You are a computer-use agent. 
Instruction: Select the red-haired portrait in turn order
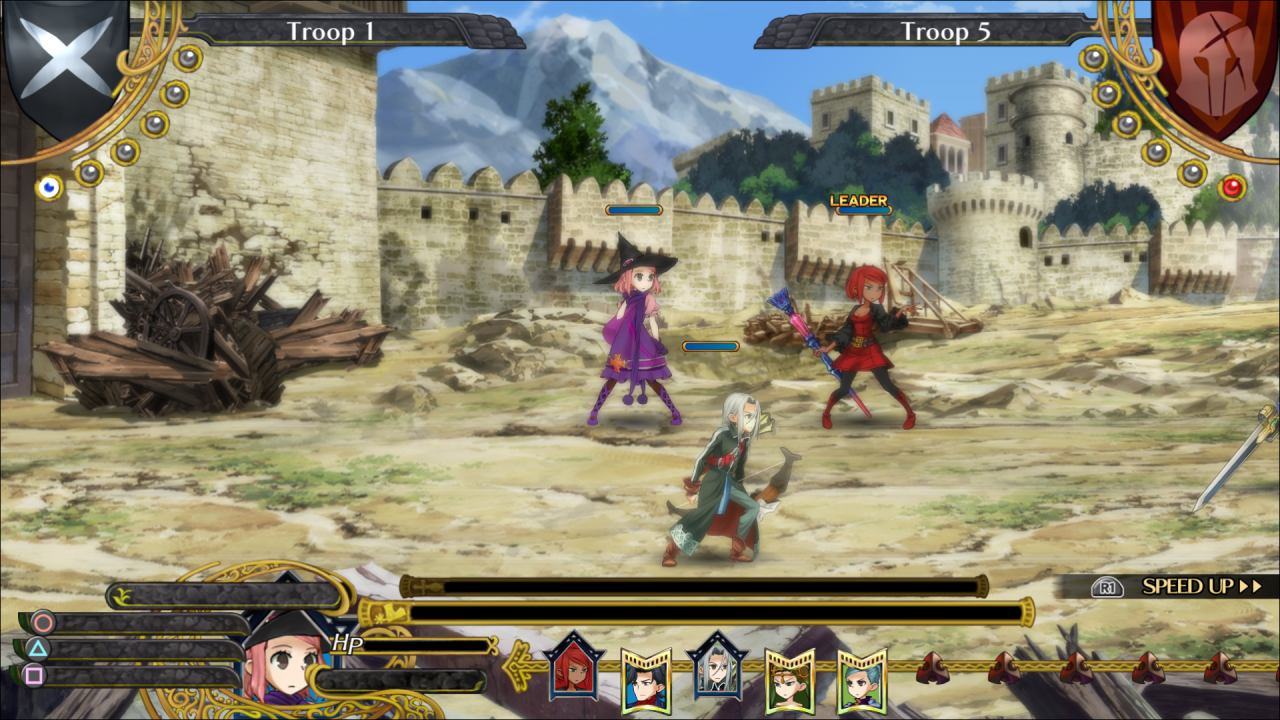tap(573, 668)
